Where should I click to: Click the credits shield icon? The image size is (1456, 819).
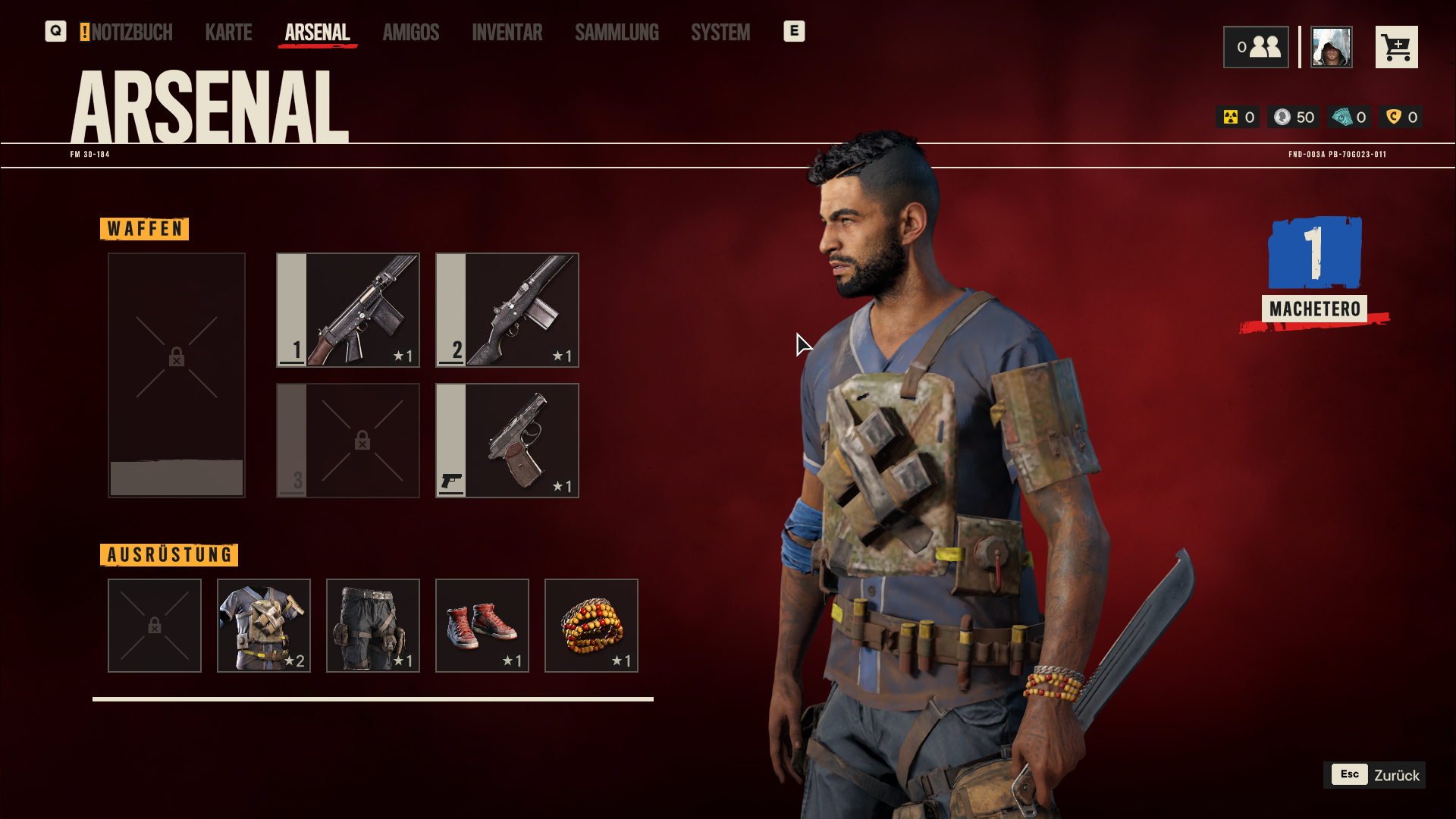click(x=1394, y=117)
